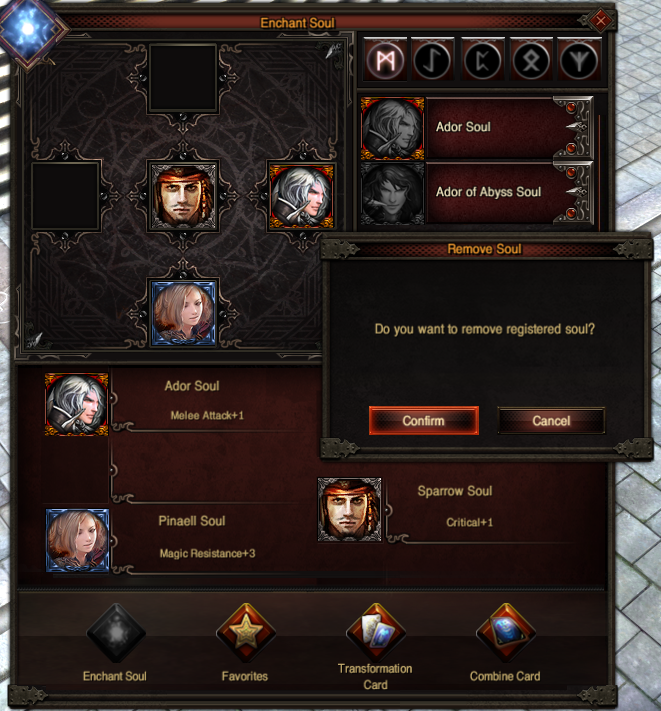This screenshot has height=711, width=661.
Task: Click the Sparrow Soul portrait in the effects list
Action: [x=350, y=510]
